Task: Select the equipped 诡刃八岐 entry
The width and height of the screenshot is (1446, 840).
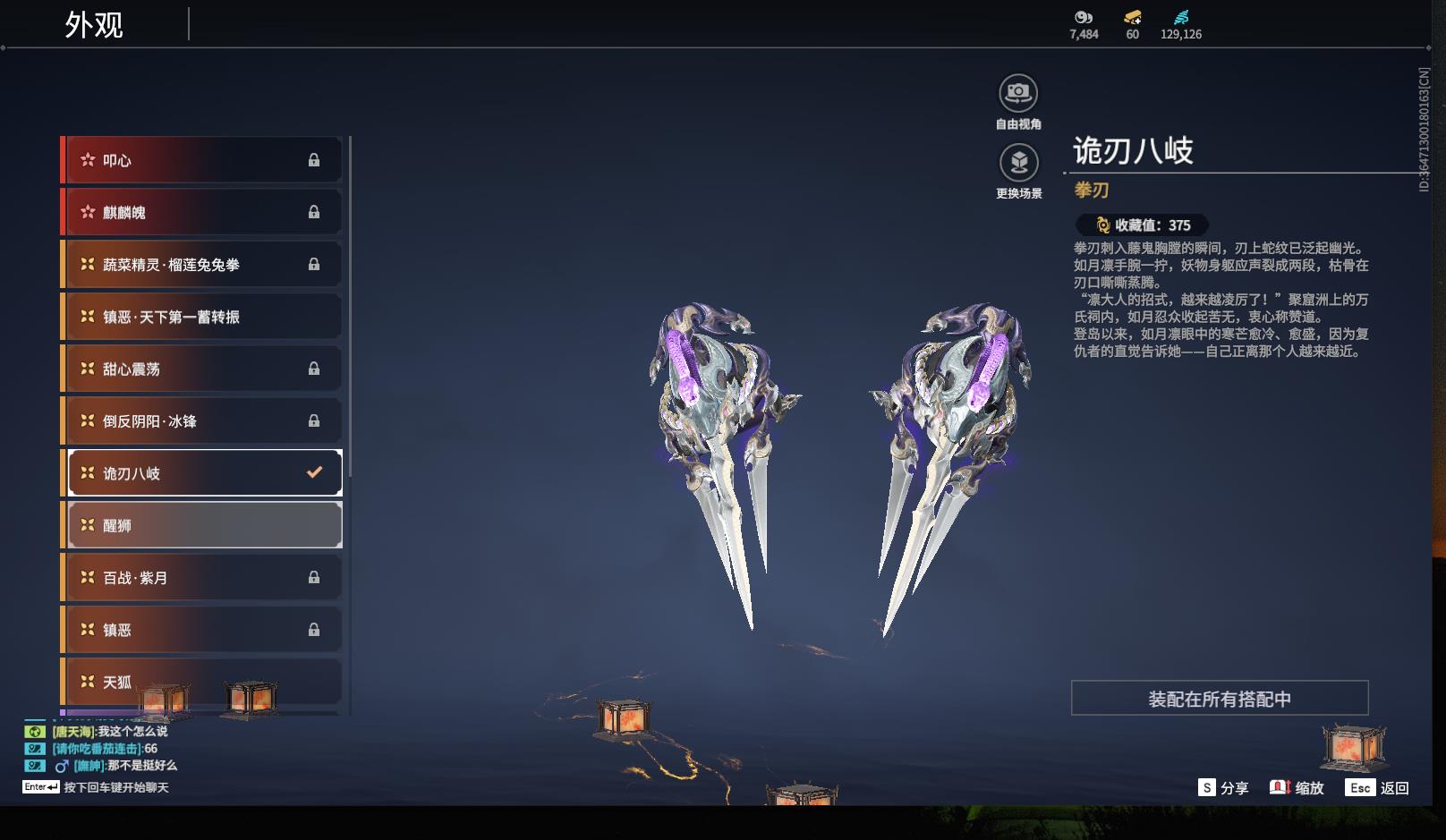Action: click(202, 473)
